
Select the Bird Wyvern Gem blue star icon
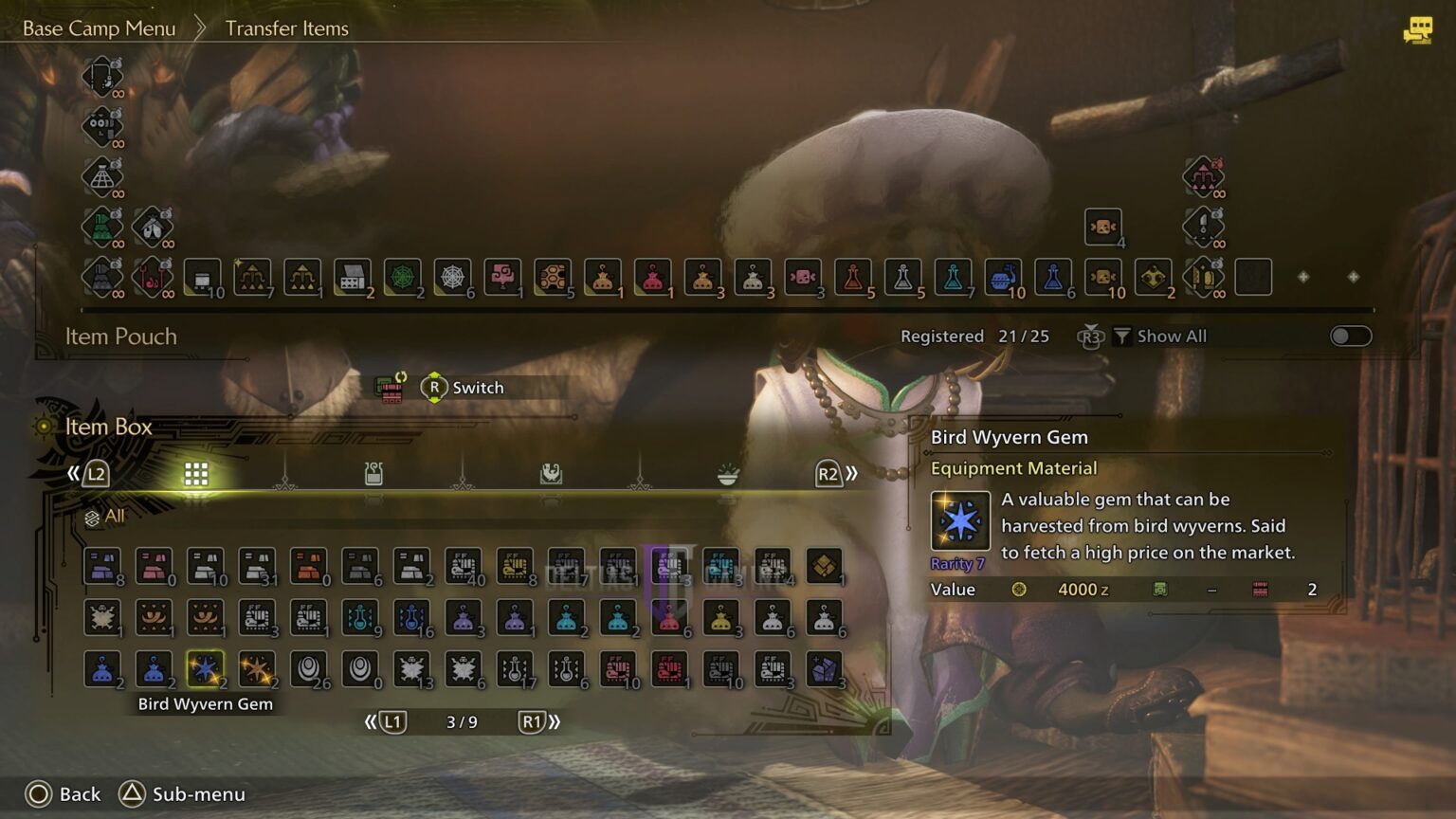(203, 669)
